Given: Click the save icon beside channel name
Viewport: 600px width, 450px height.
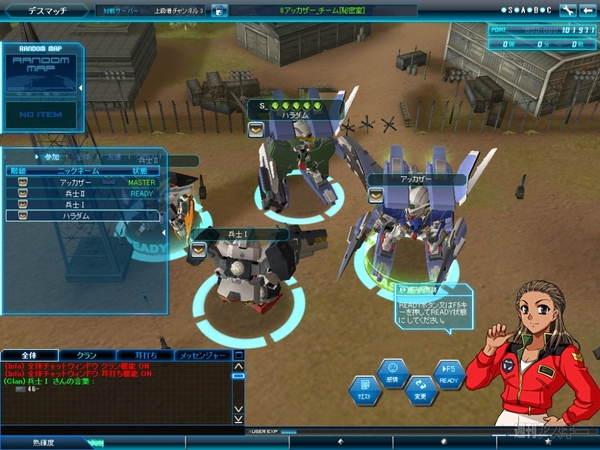Looking at the screenshot, I should (x=219, y=10).
